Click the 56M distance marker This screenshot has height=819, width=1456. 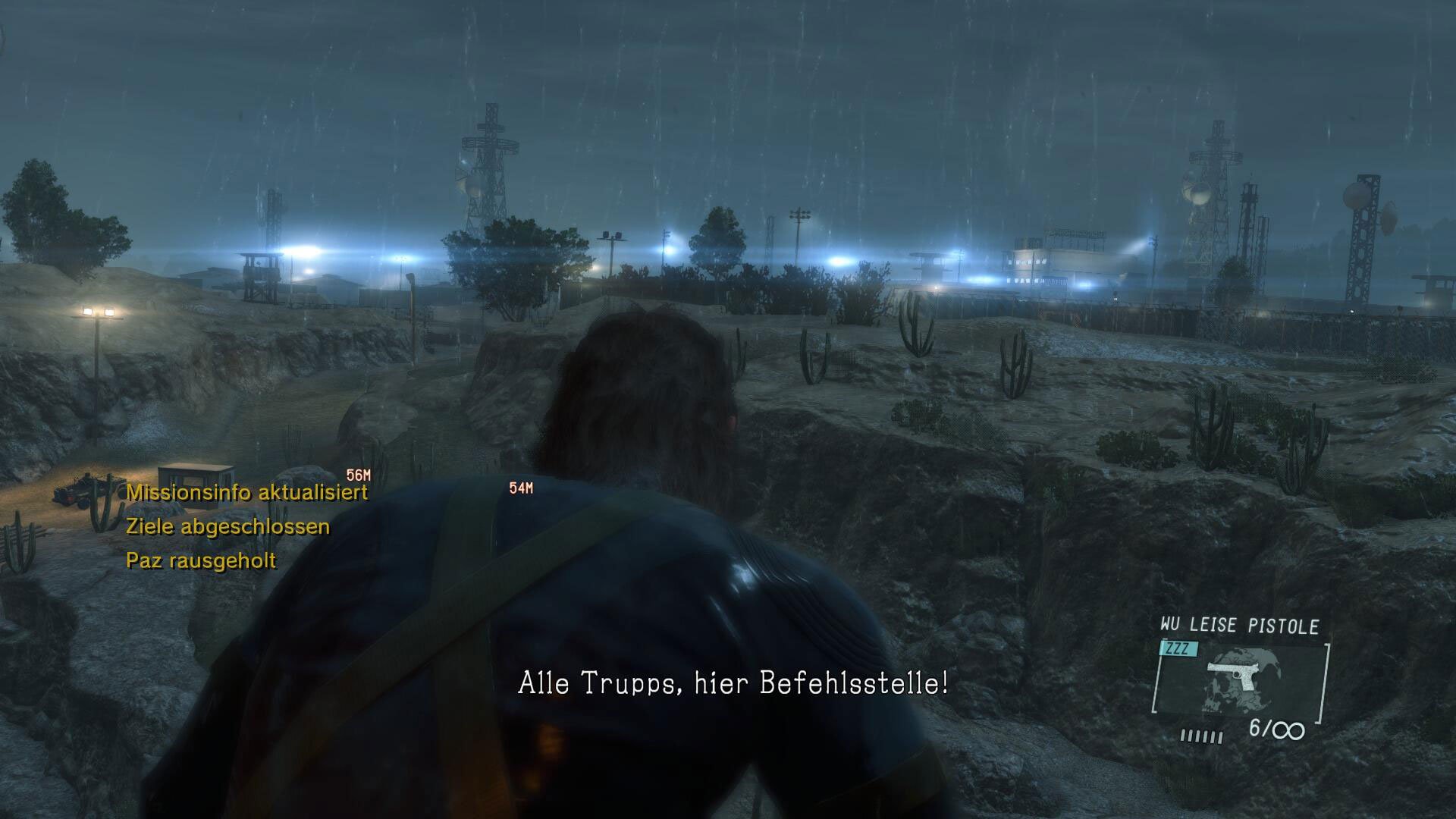click(x=358, y=474)
